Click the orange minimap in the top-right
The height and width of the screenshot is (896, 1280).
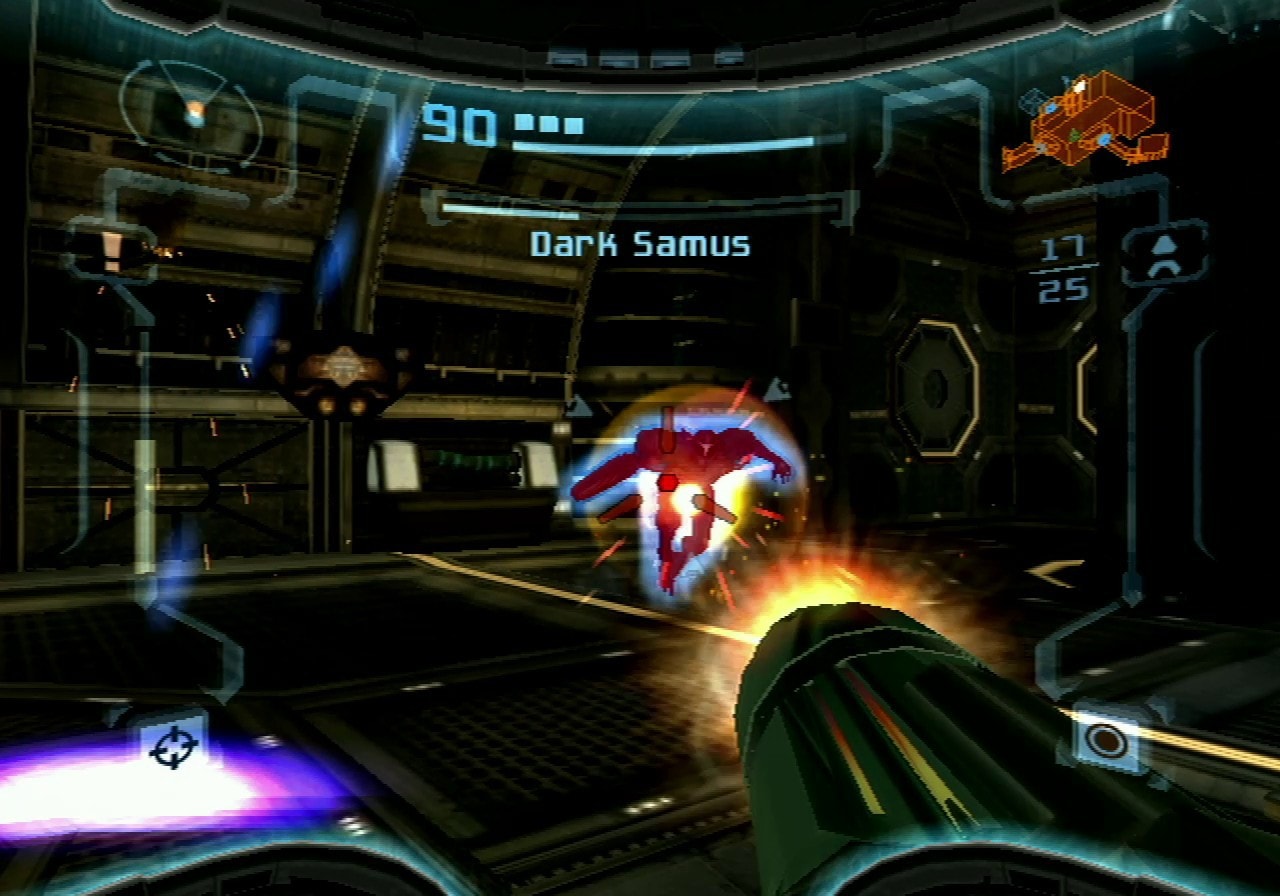tap(1090, 120)
